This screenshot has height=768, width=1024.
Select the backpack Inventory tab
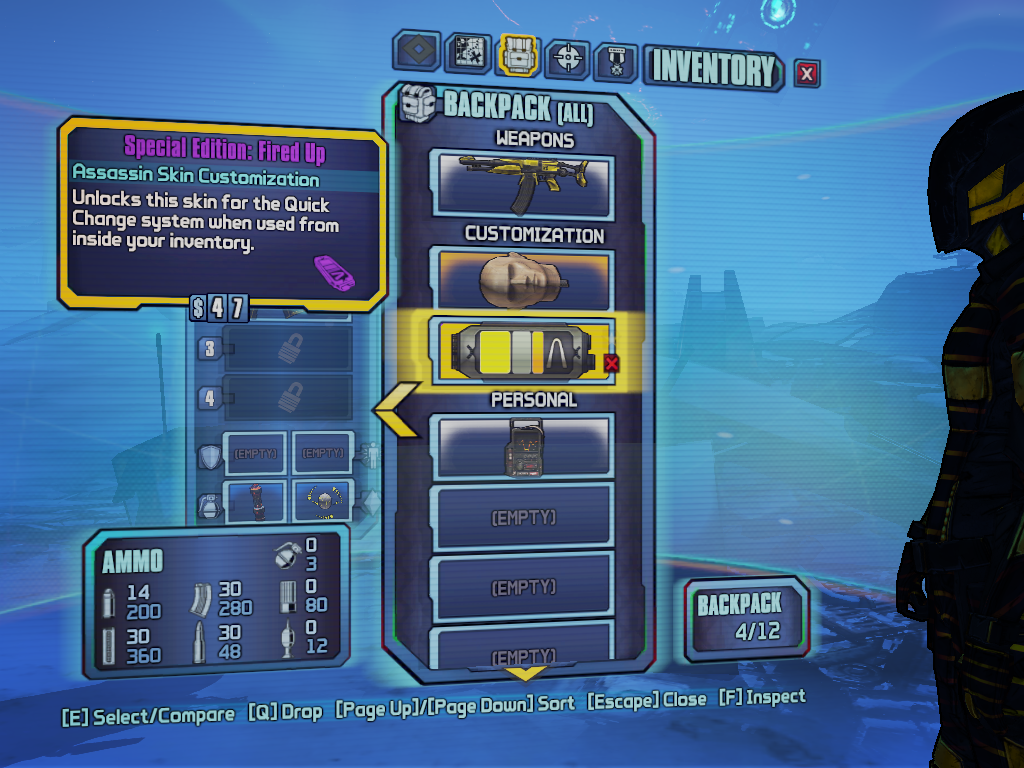(518, 55)
